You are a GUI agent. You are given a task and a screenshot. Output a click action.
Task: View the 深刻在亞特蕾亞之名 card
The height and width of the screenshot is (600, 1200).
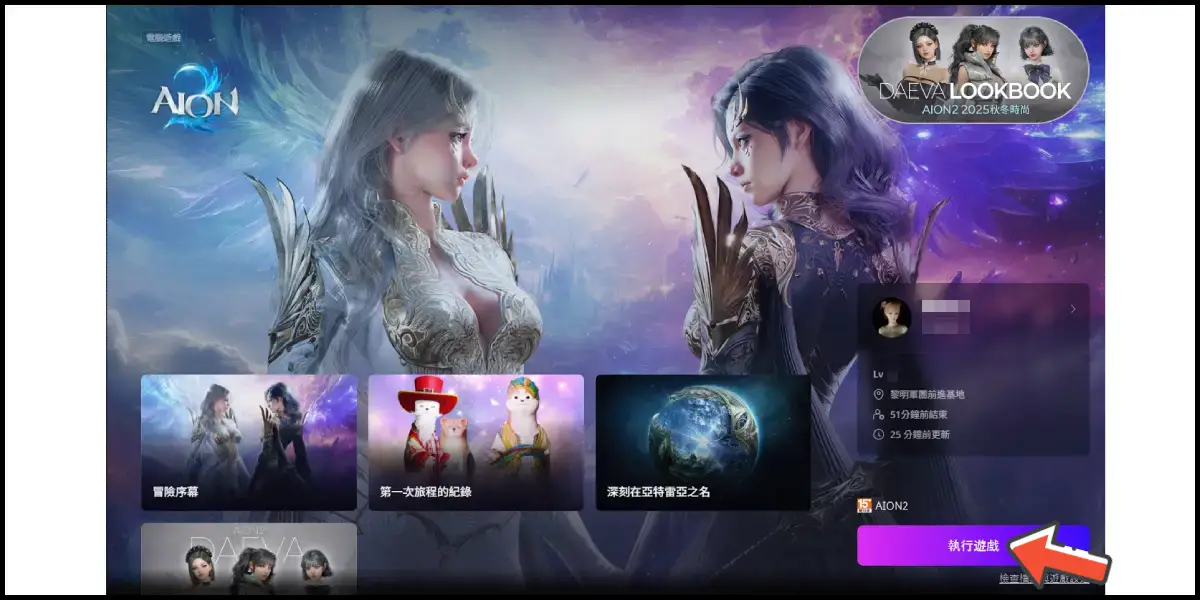coord(703,442)
